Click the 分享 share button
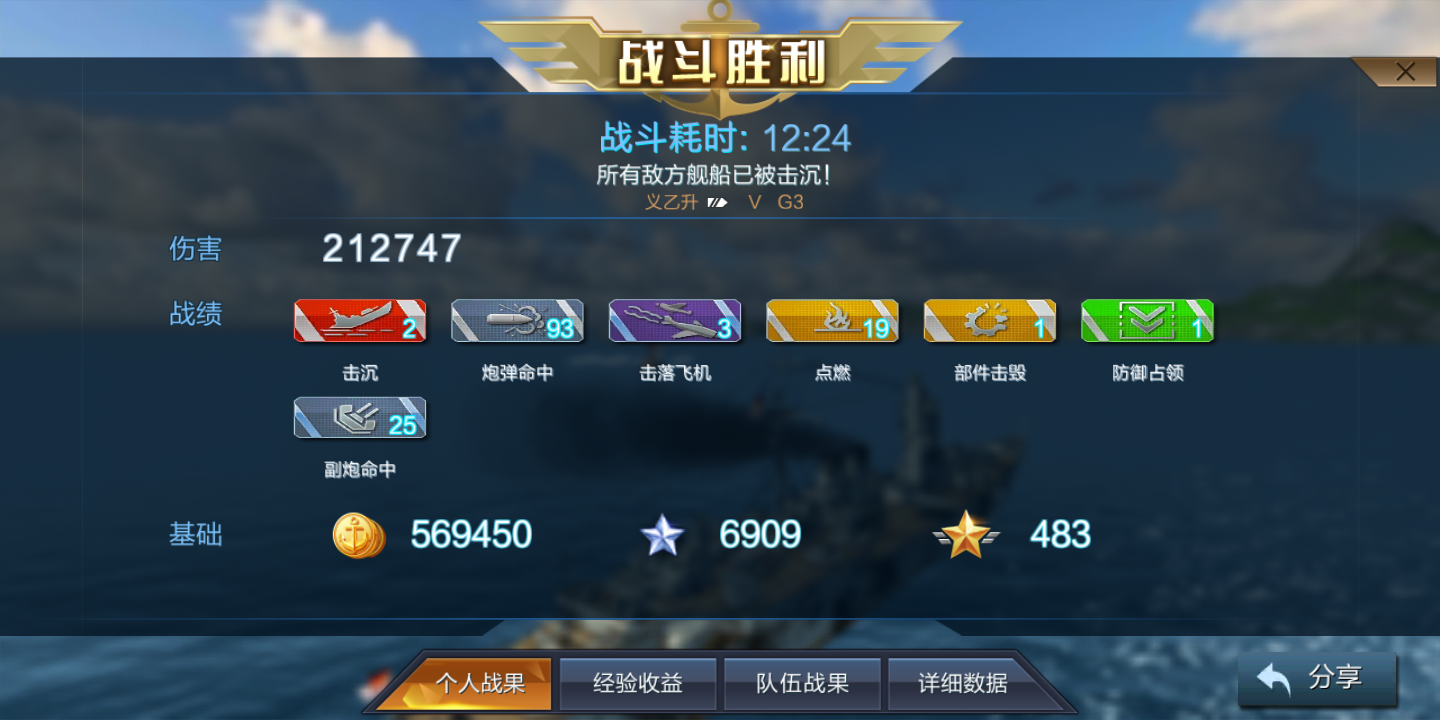This screenshot has width=1440, height=720. coord(1318,678)
